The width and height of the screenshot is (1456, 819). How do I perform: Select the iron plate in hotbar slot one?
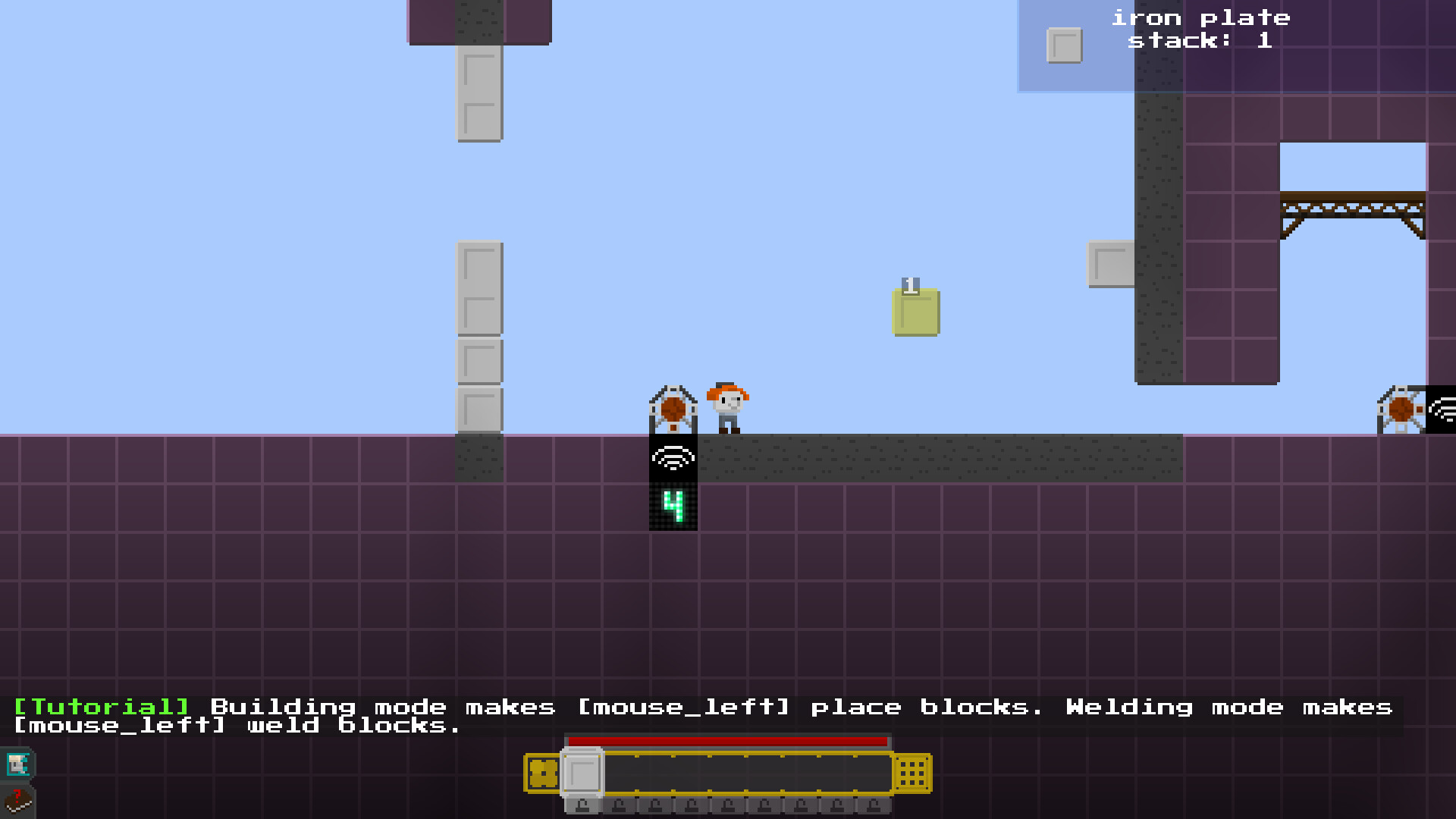tap(582, 772)
